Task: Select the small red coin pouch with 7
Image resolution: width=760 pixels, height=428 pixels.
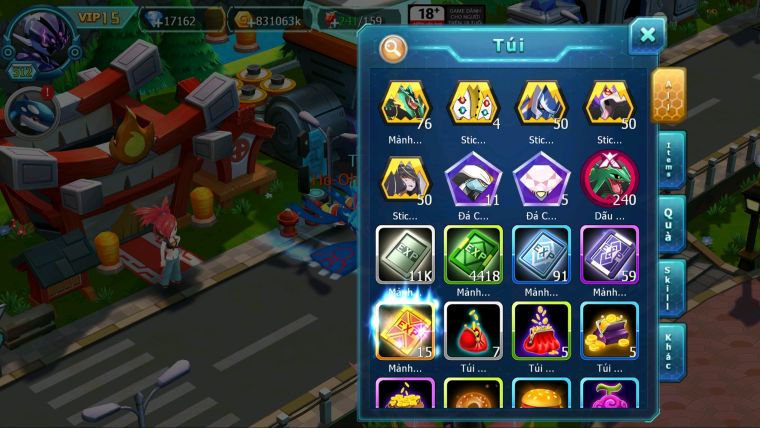Action: tap(473, 330)
